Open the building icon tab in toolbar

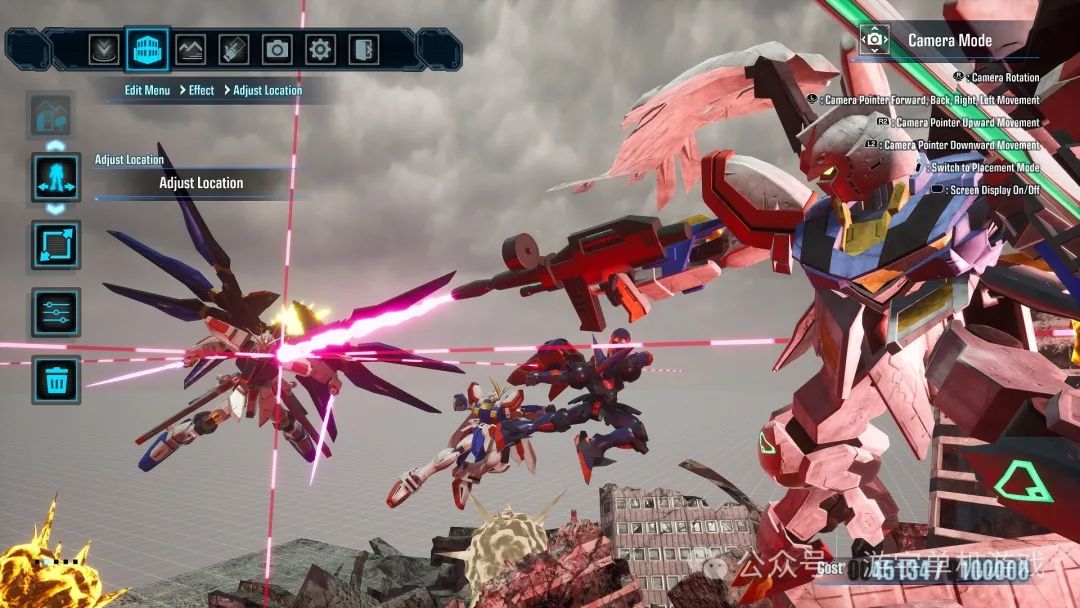click(x=147, y=49)
